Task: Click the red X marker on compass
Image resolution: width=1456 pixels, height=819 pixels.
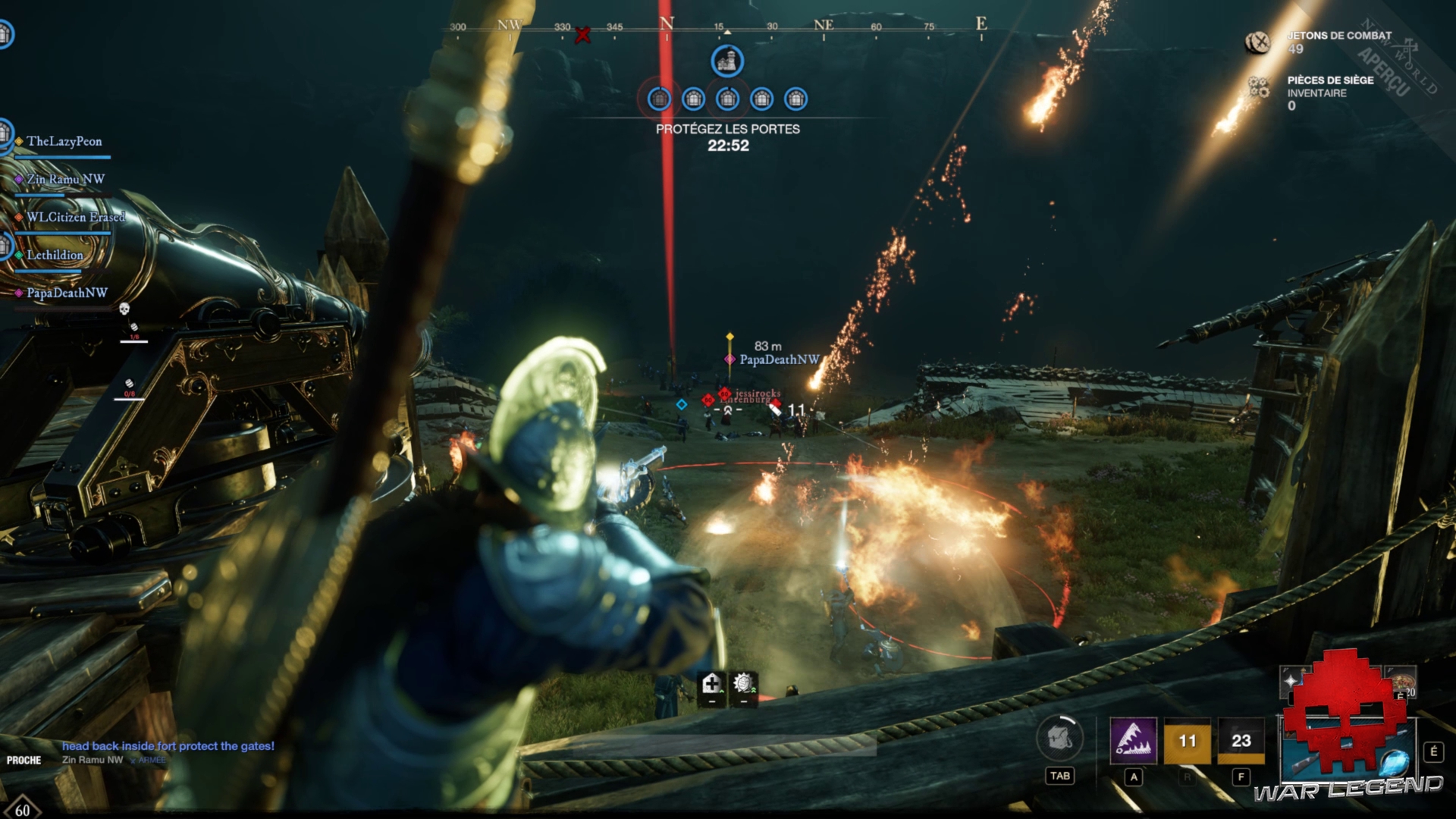Action: click(582, 35)
